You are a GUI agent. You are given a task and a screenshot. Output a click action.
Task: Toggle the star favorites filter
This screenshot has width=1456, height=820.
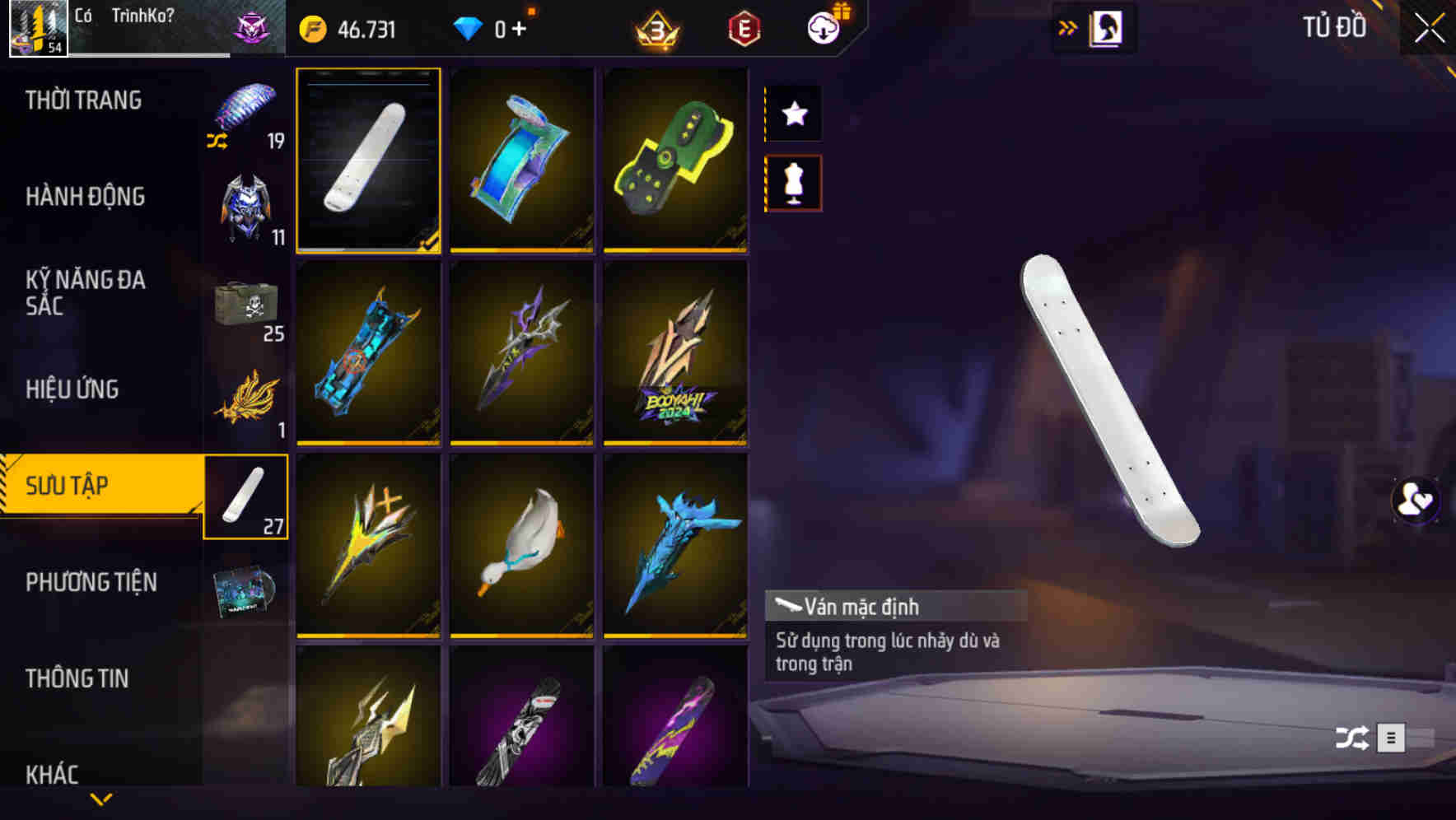click(x=793, y=114)
